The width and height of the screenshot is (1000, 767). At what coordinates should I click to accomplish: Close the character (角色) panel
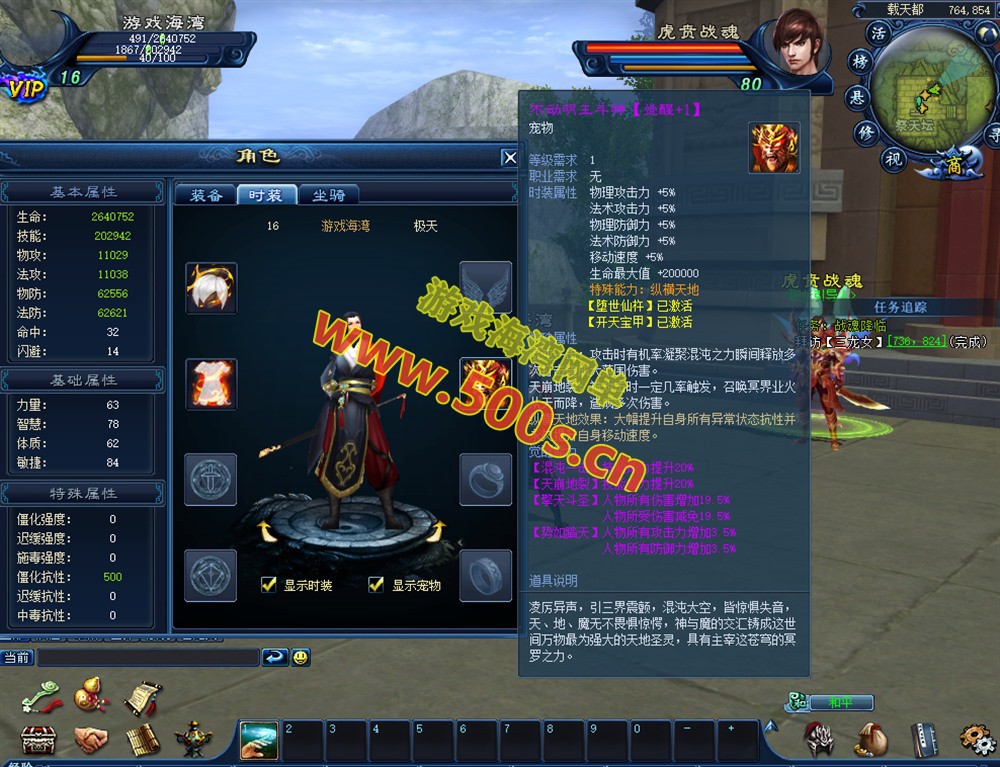509,157
